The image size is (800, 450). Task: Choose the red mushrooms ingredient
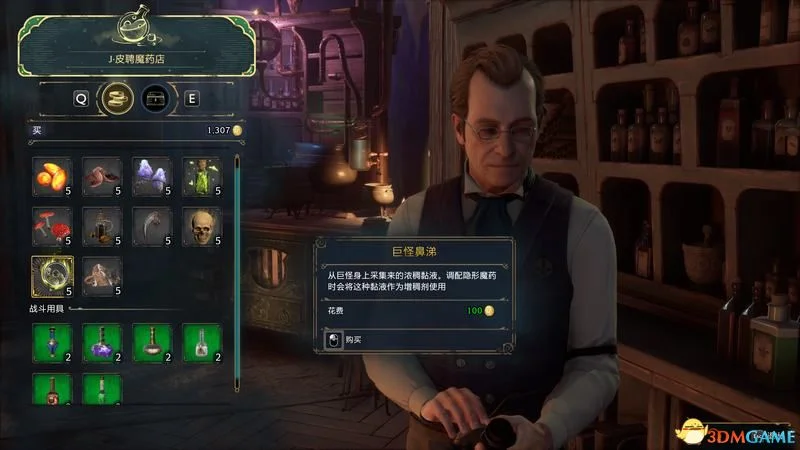pos(51,227)
